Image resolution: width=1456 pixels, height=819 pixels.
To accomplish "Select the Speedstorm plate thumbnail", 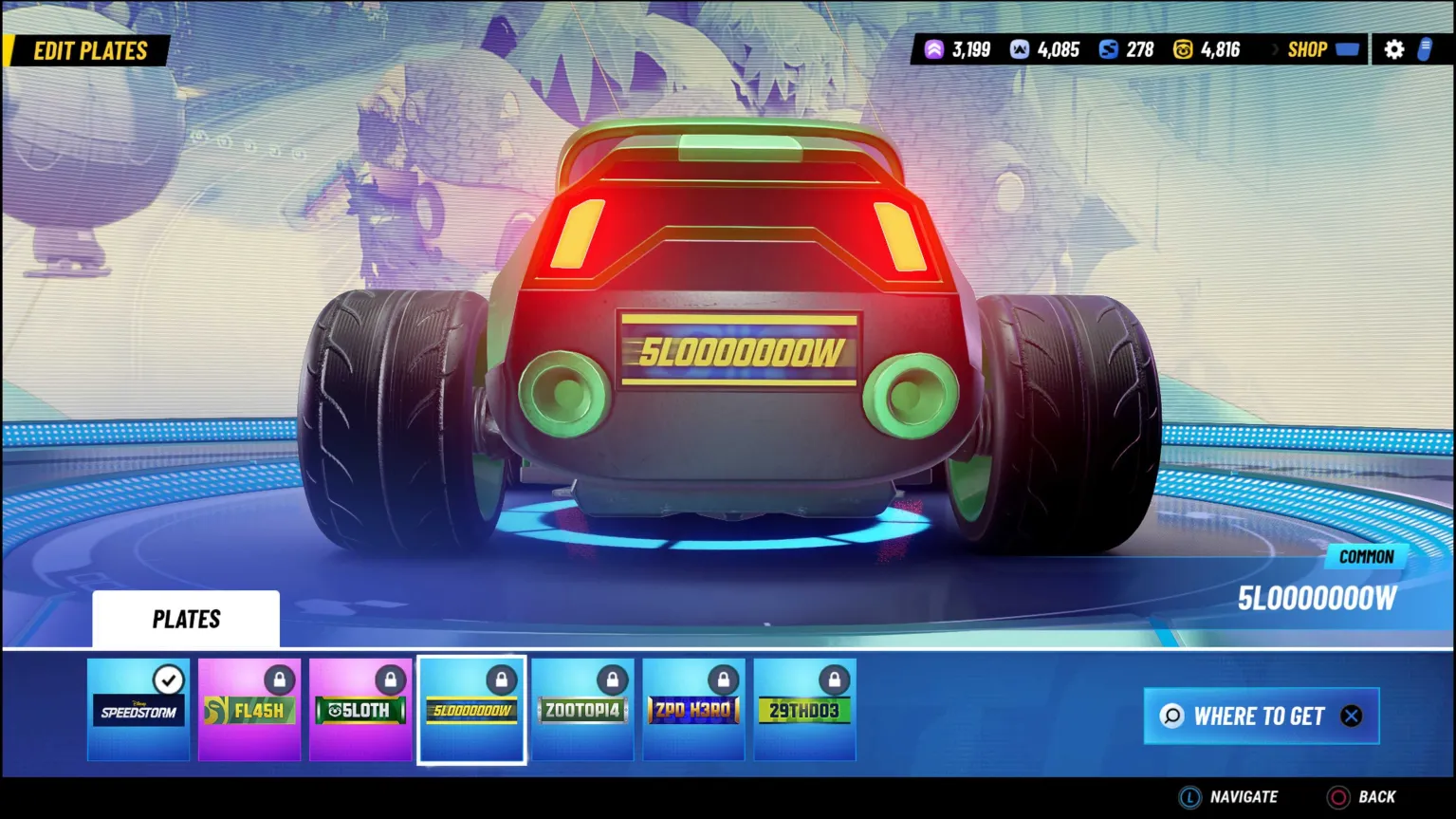I will coord(138,710).
